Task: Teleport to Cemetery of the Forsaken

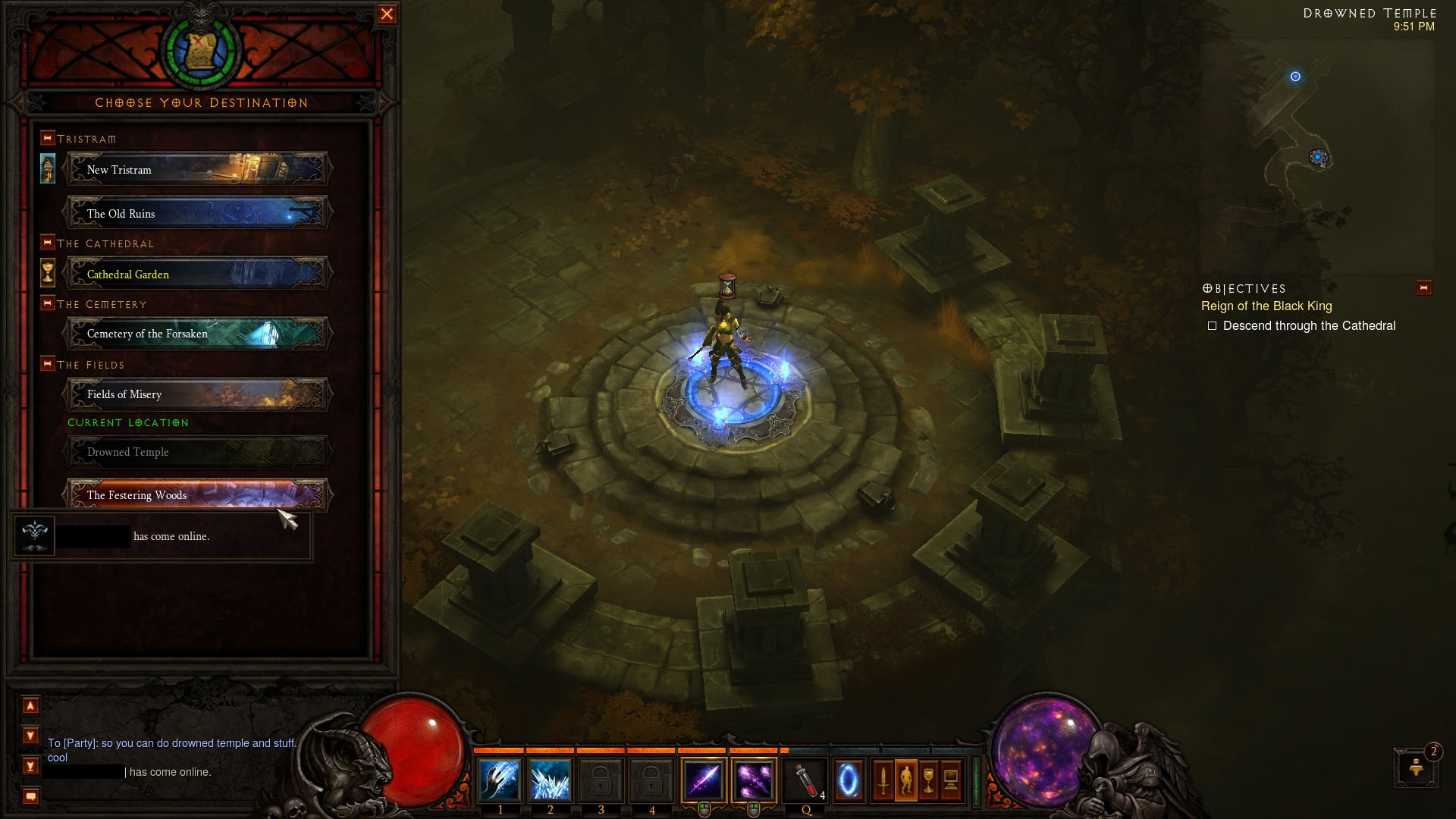Action: coord(197,334)
